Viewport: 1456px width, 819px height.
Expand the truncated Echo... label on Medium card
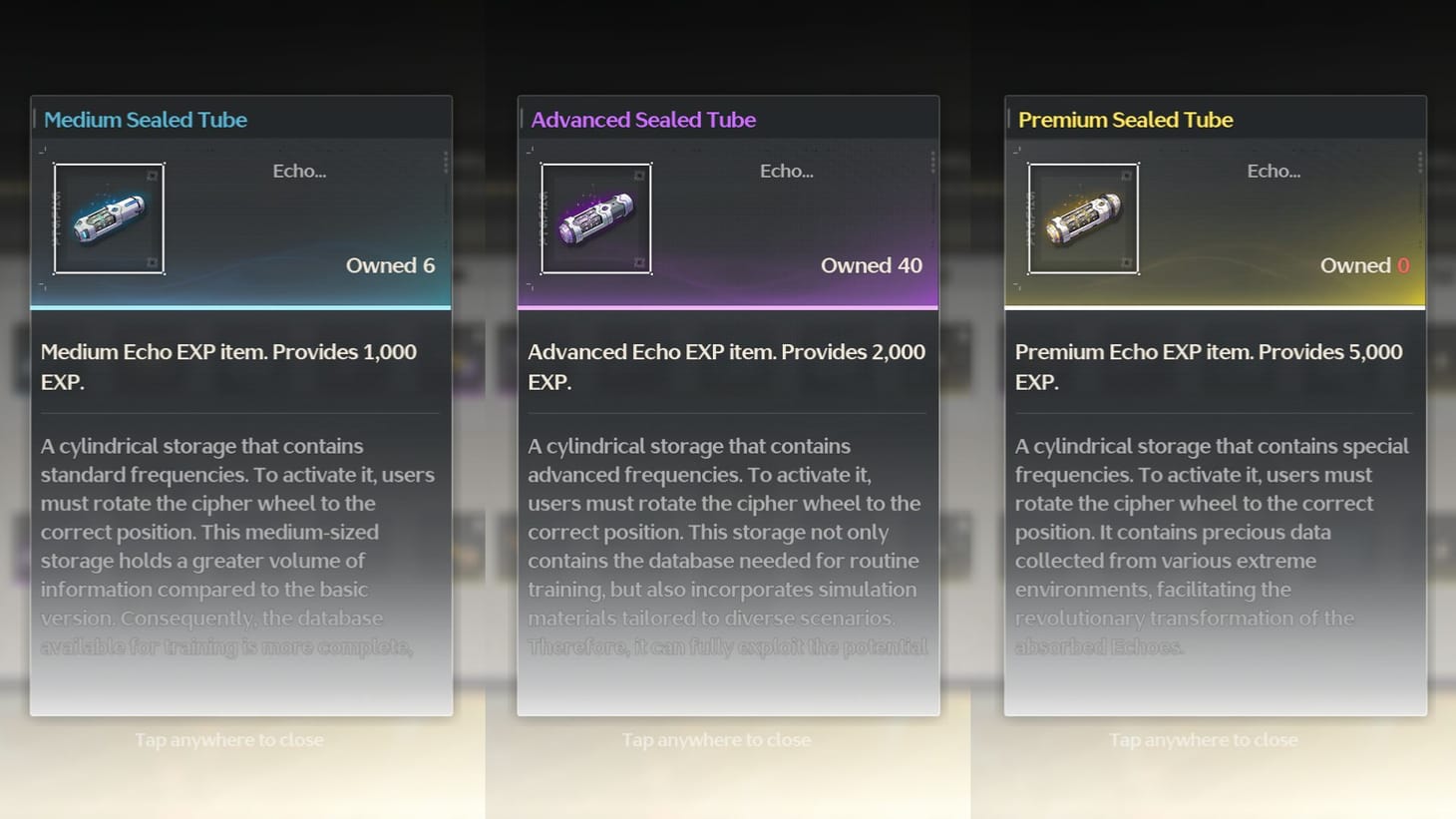pos(299,171)
